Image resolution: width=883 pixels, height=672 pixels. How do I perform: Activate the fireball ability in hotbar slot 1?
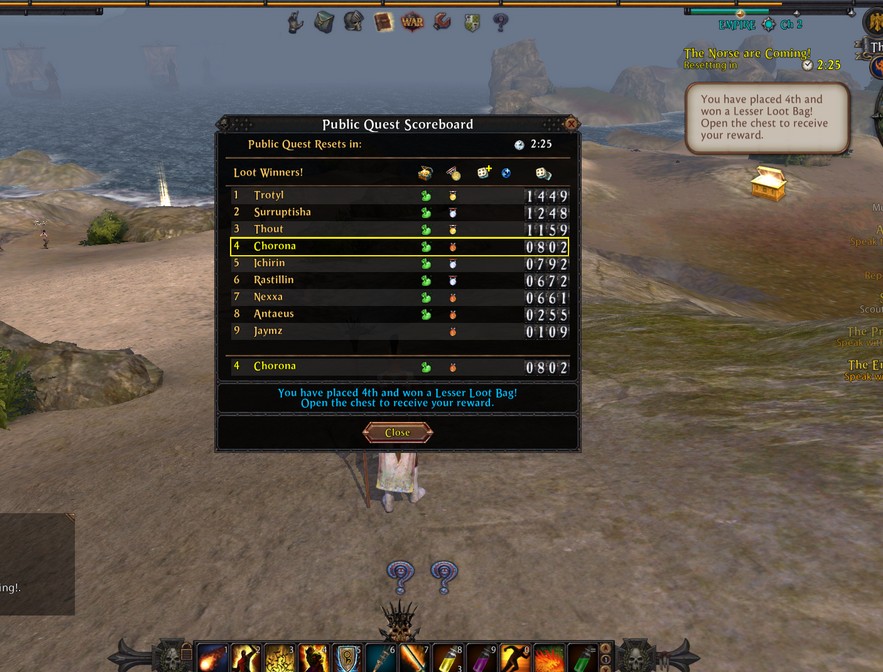click(211, 657)
